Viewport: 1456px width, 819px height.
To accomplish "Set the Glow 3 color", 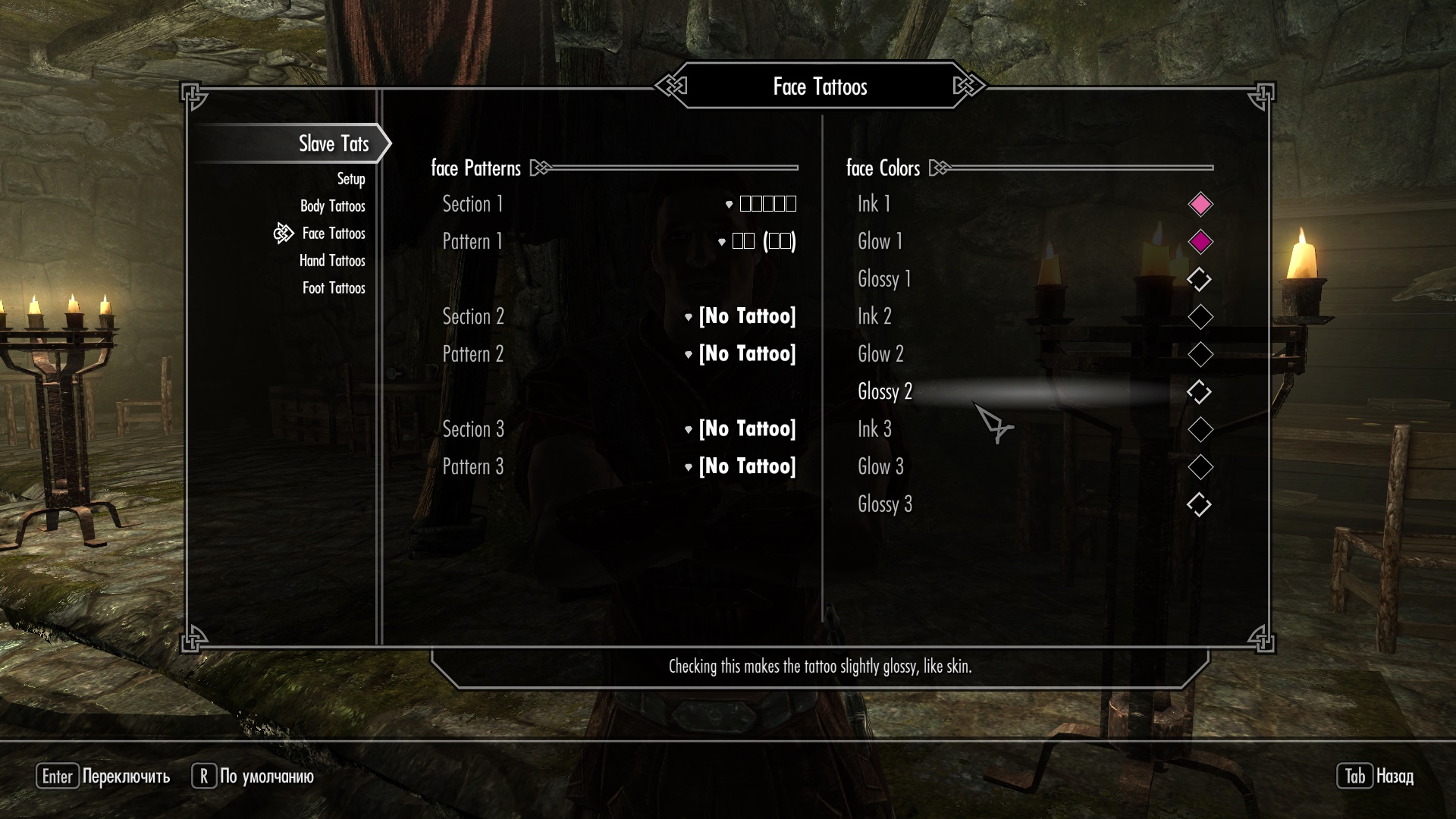I will [1200, 467].
